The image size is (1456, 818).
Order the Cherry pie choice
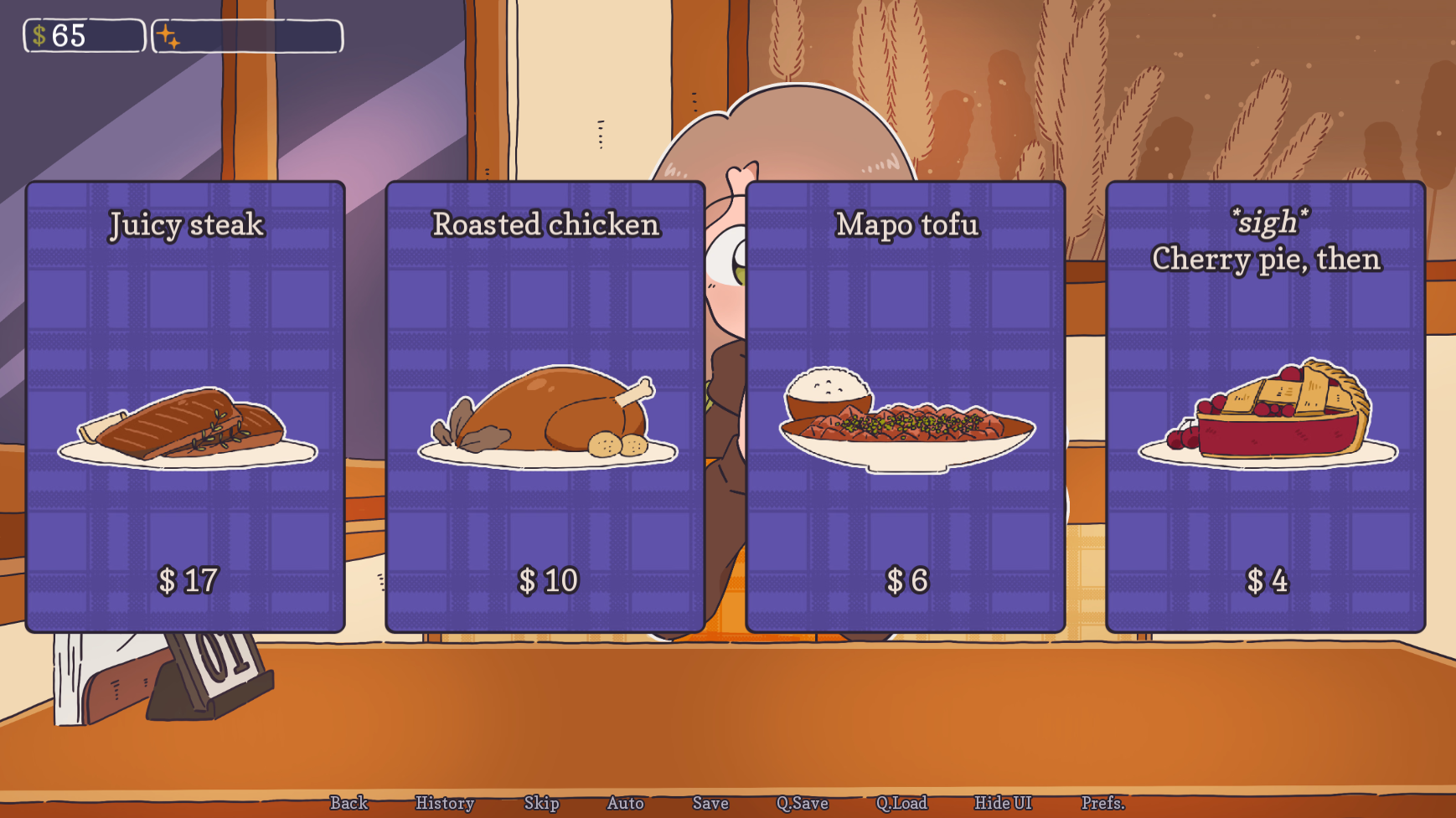1266,407
